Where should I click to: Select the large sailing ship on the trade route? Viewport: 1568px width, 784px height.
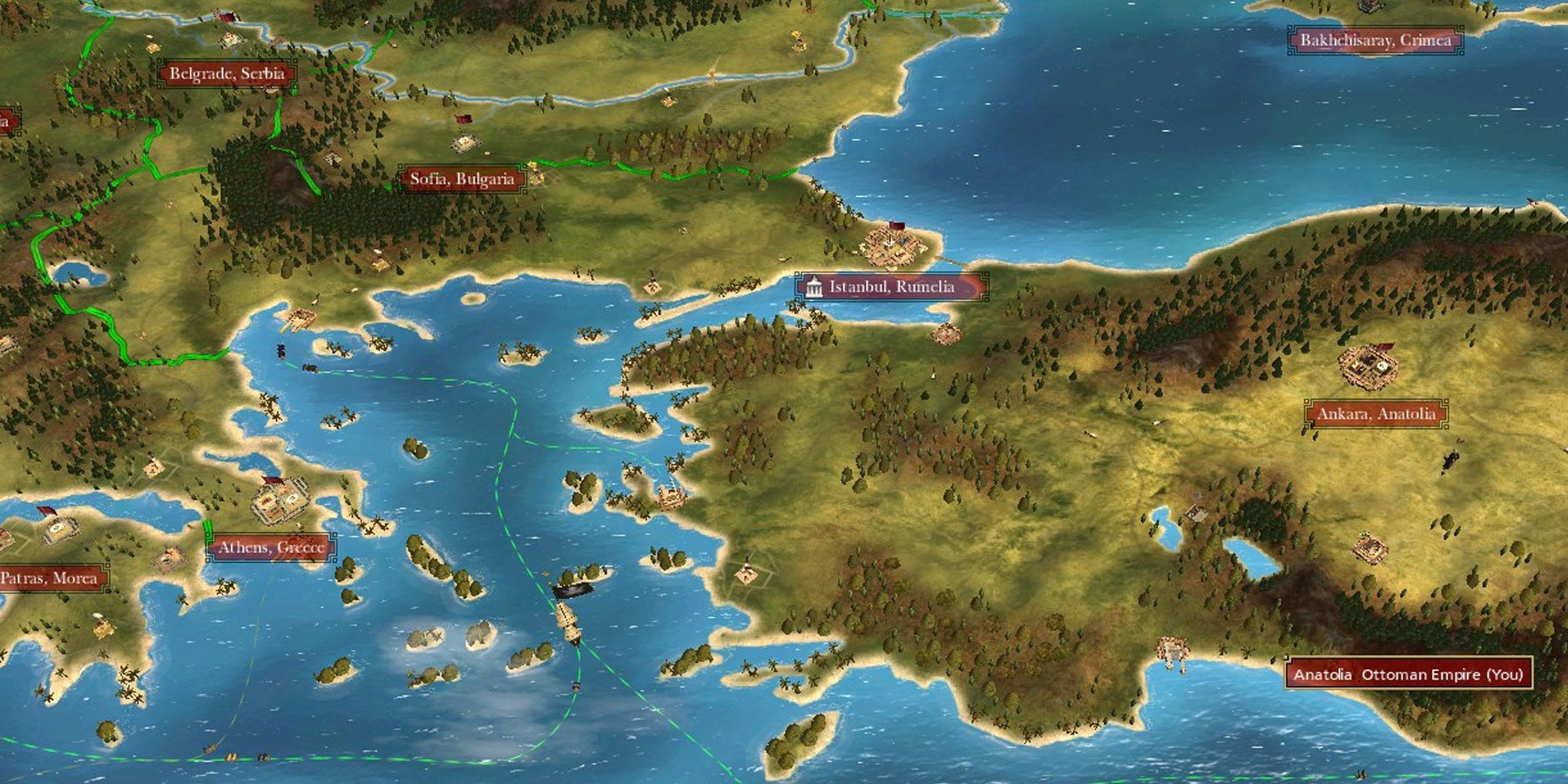click(569, 624)
